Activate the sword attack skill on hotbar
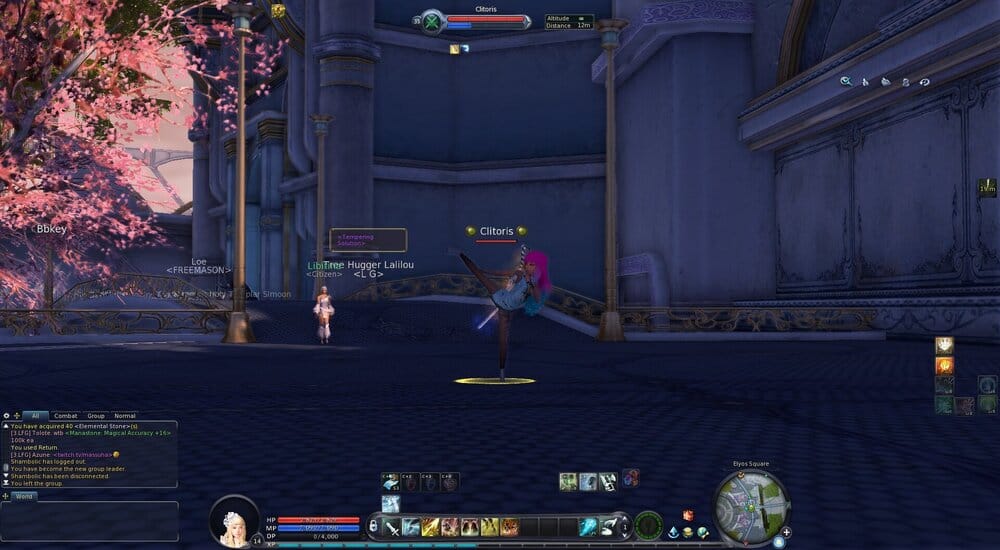The width and height of the screenshot is (1000, 550). 390,527
